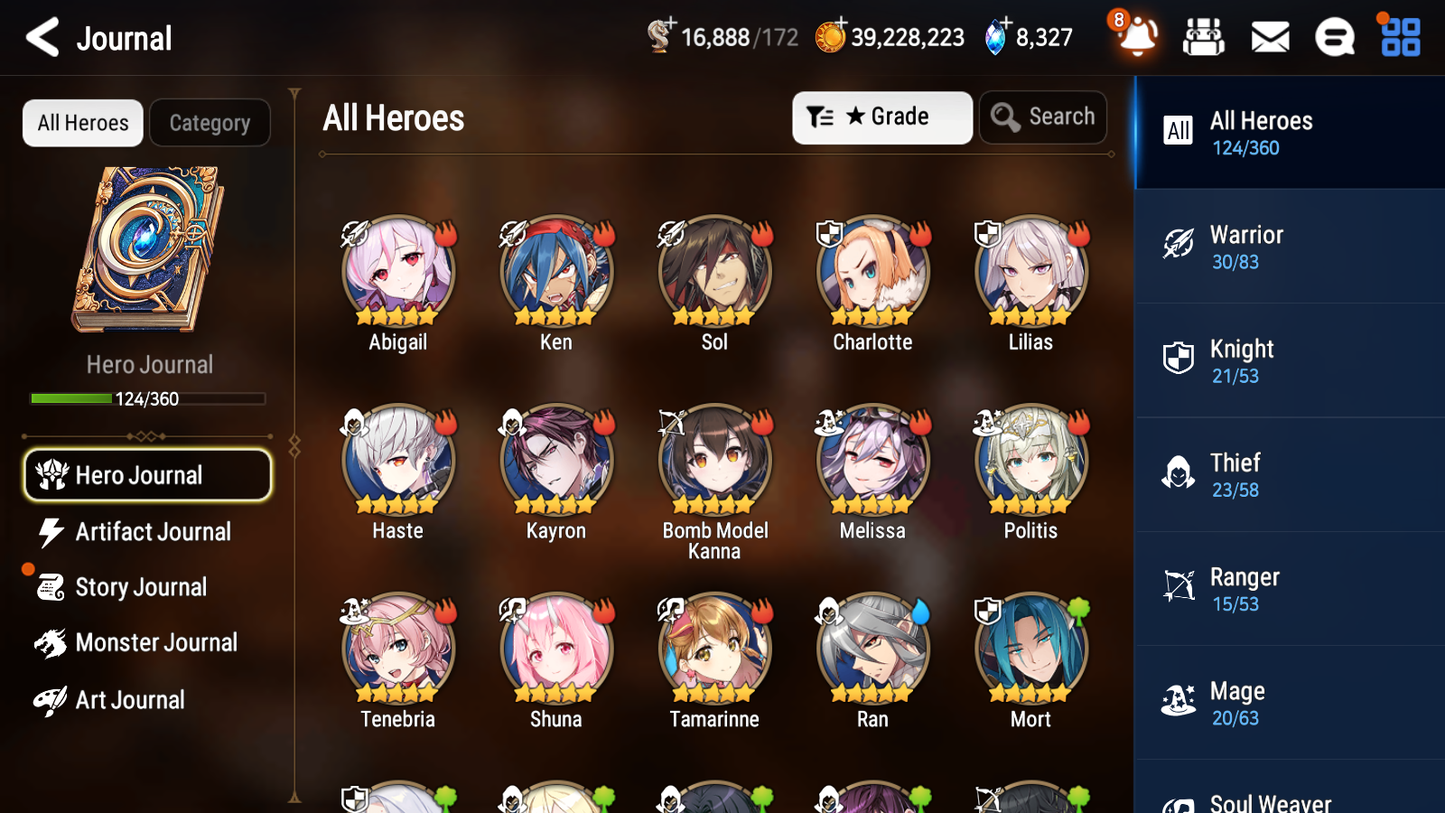Open the chat bubble icon
Image resolution: width=1445 pixels, height=813 pixels.
pos(1335,36)
